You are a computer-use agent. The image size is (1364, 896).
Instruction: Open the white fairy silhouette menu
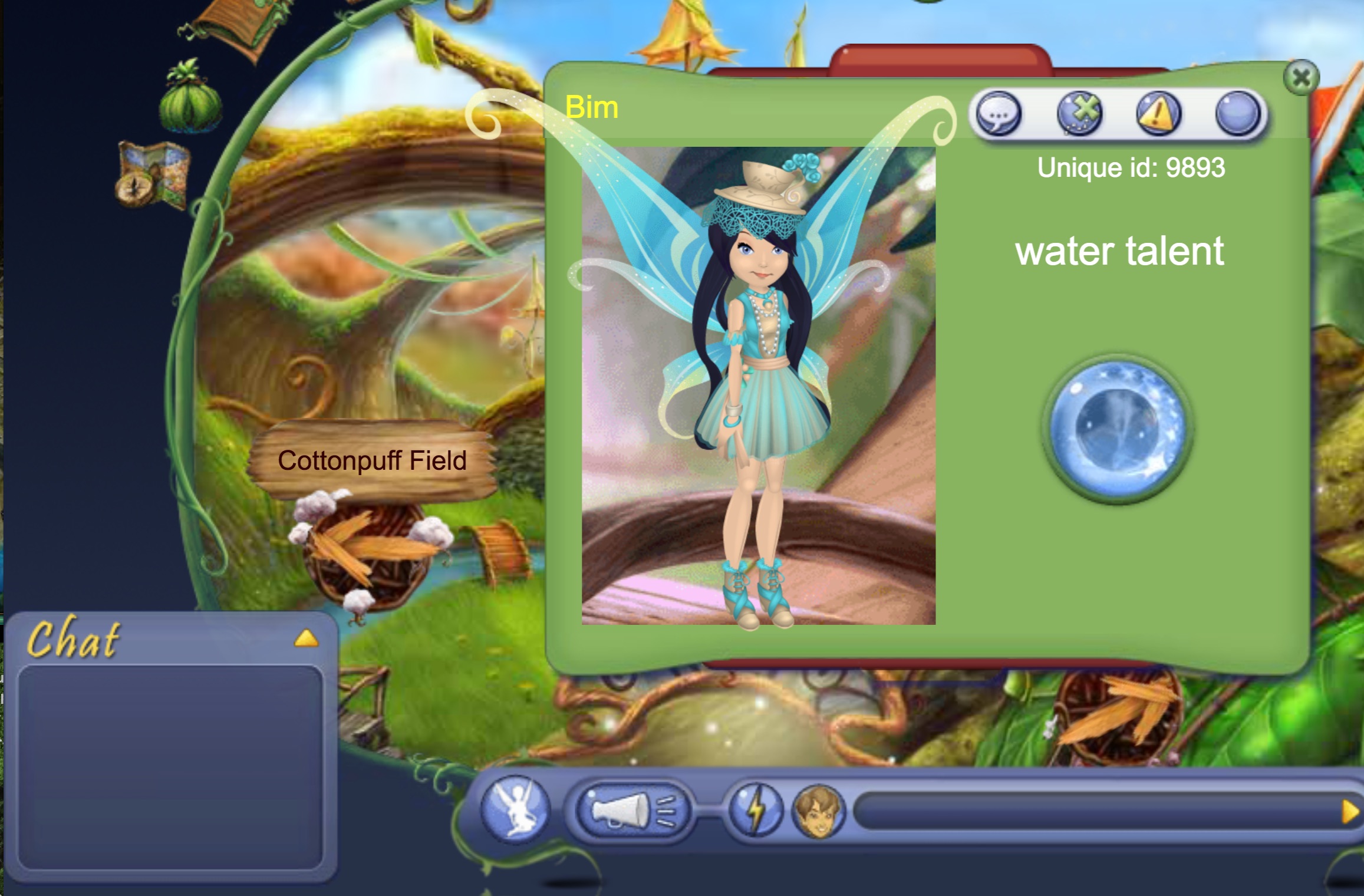point(515,810)
